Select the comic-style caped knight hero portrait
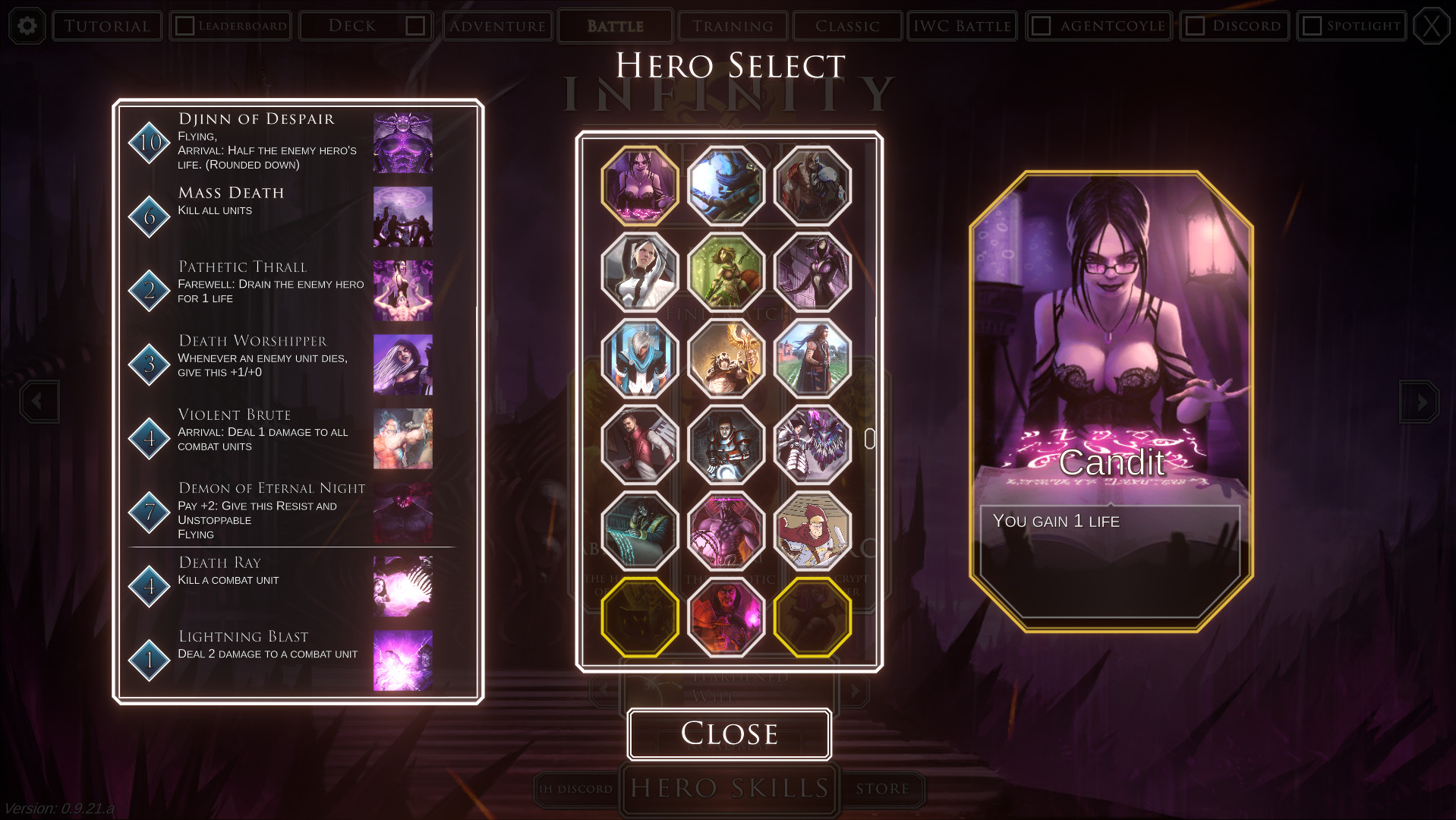The width and height of the screenshot is (1456, 820). (812, 530)
